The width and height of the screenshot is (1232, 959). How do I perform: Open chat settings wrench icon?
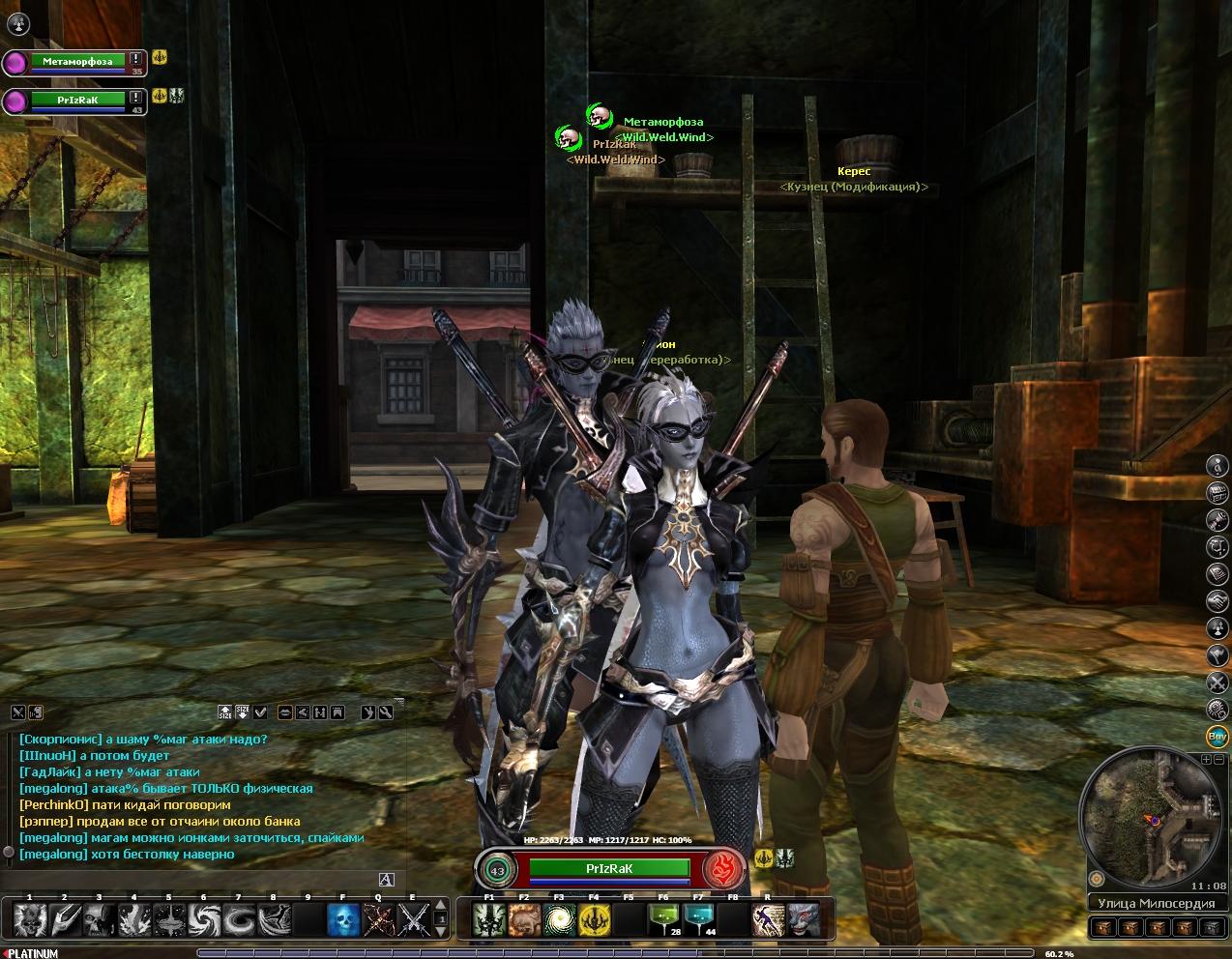tap(385, 712)
